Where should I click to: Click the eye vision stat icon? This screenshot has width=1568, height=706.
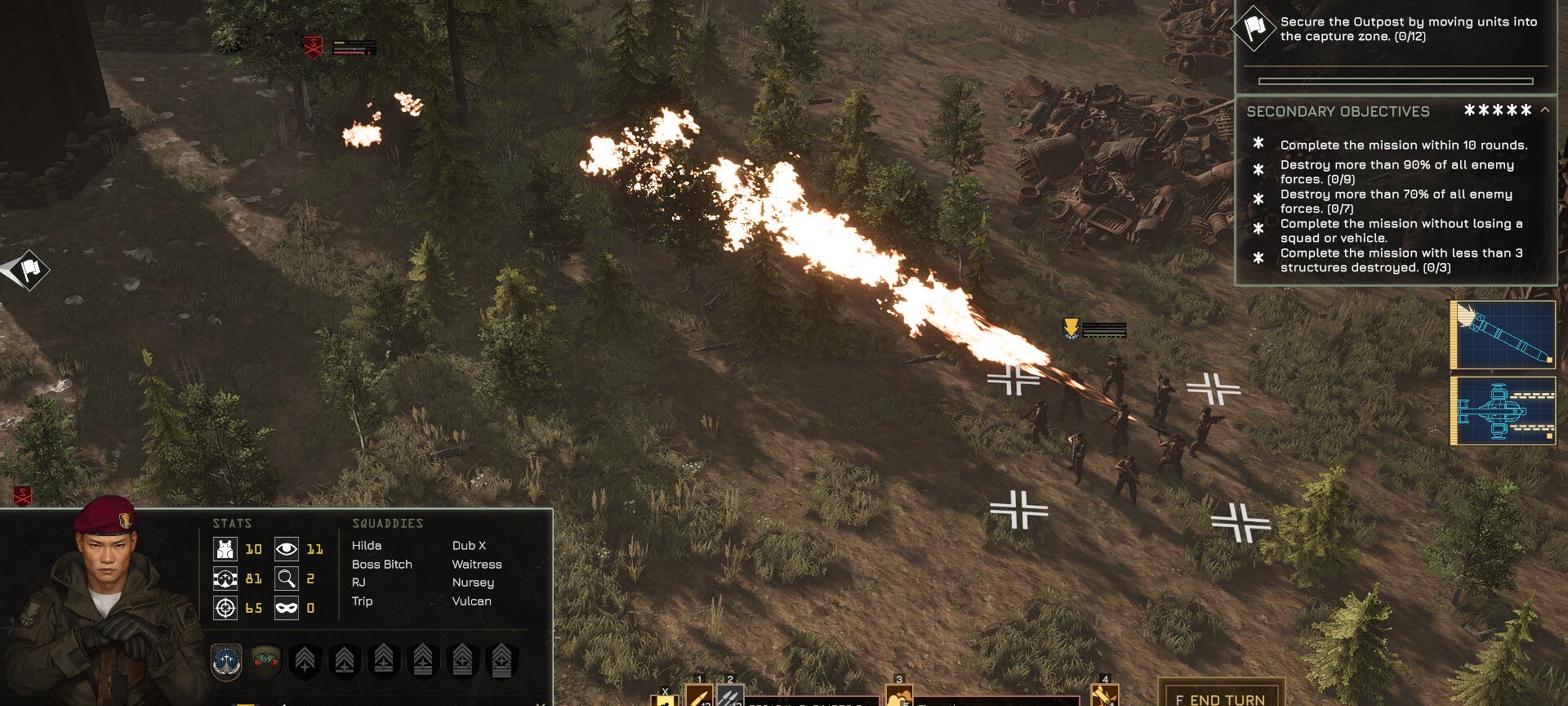pyautogui.click(x=286, y=549)
